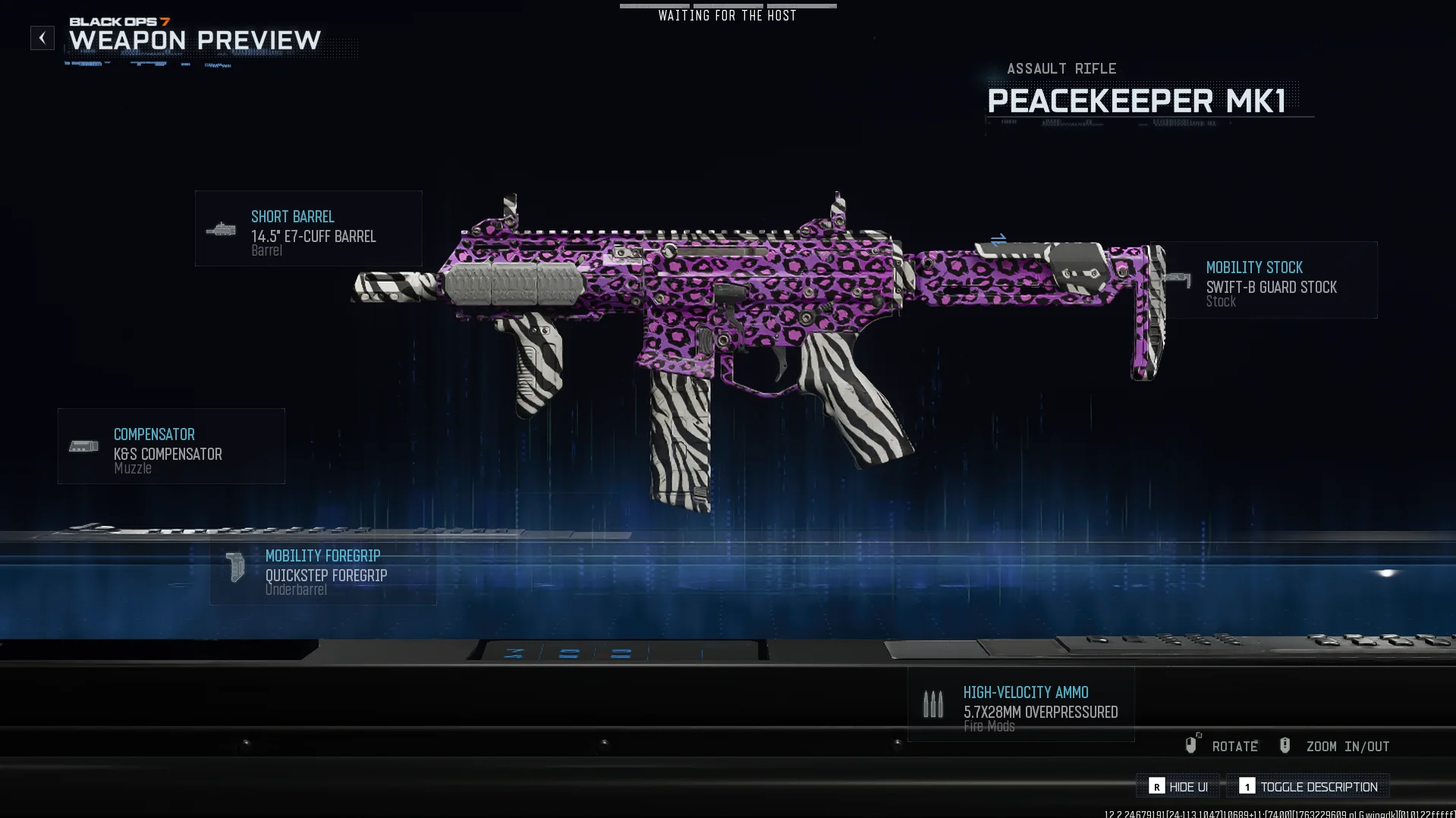Go back using the arrow button
This screenshot has width=1456, height=818.
click(x=42, y=38)
